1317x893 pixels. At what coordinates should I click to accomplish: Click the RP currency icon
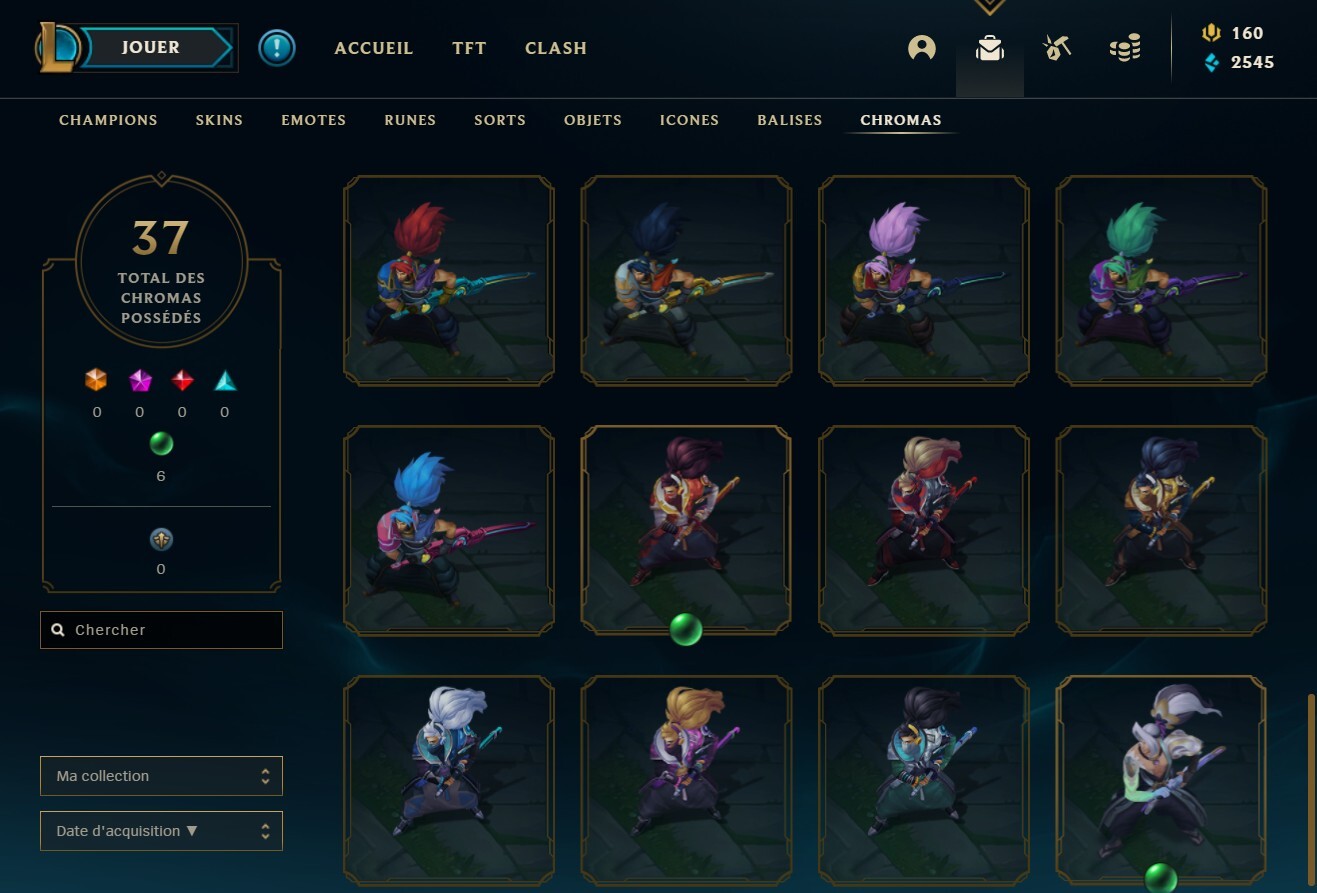pos(1210,32)
